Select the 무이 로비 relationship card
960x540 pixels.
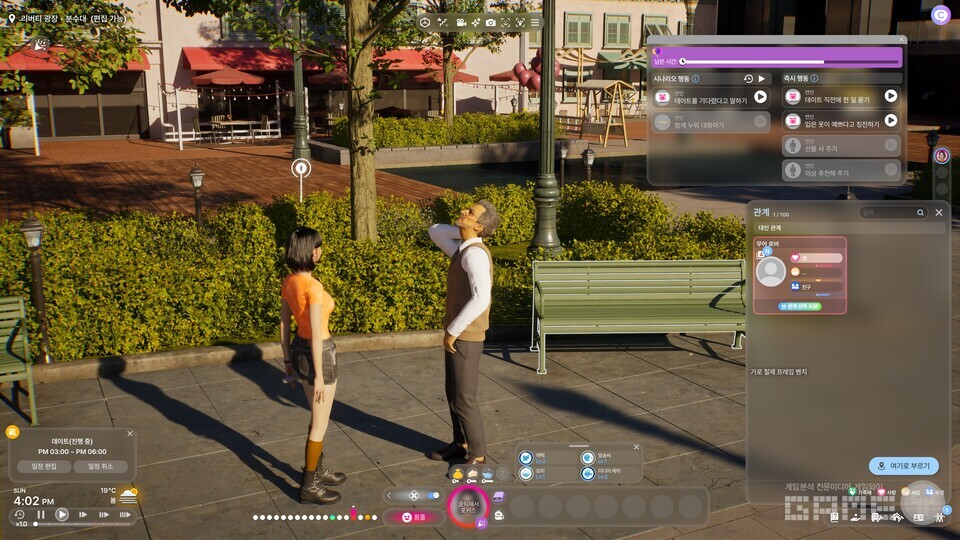(800, 275)
